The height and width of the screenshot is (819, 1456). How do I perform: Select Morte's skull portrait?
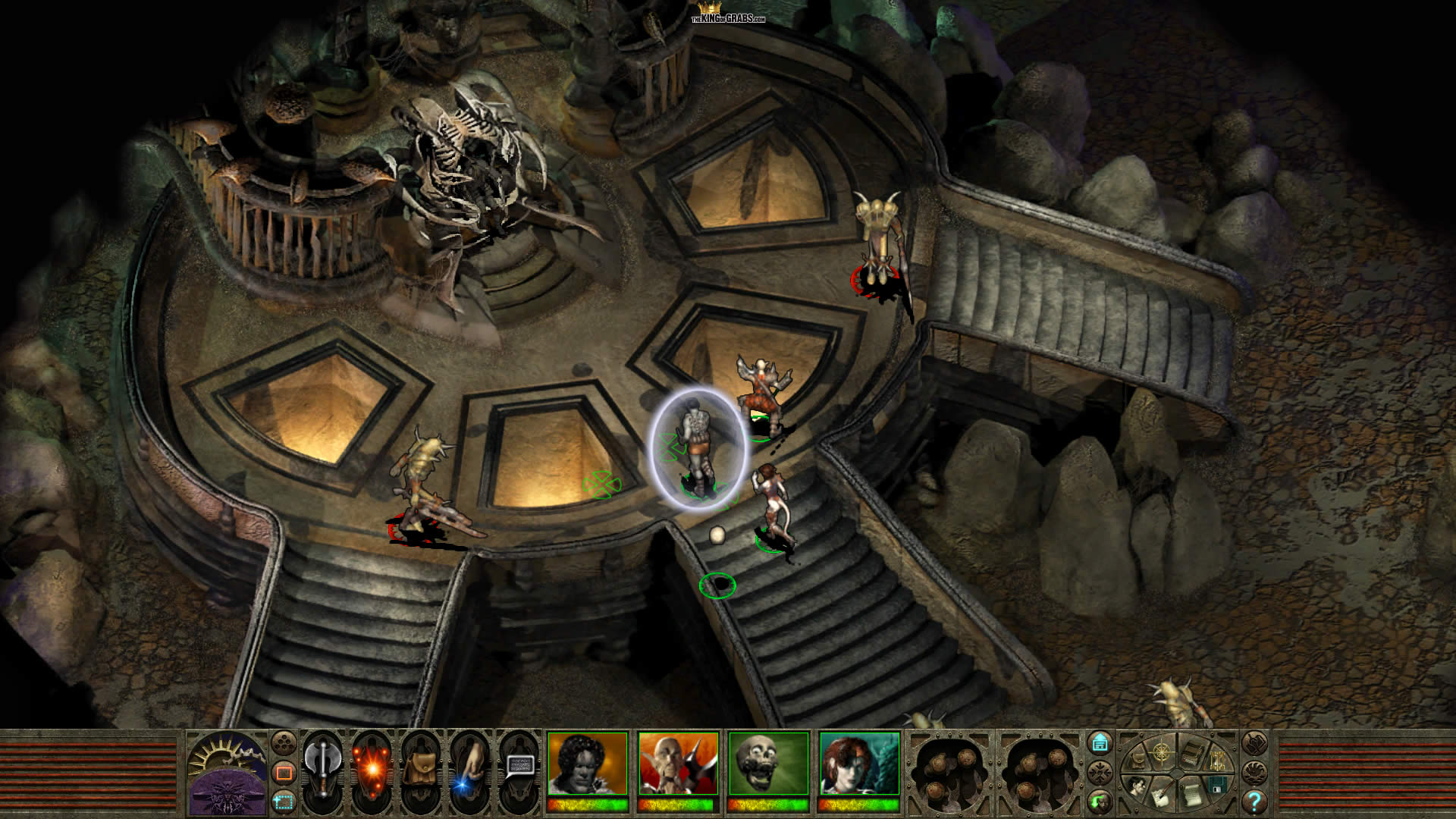click(x=769, y=764)
